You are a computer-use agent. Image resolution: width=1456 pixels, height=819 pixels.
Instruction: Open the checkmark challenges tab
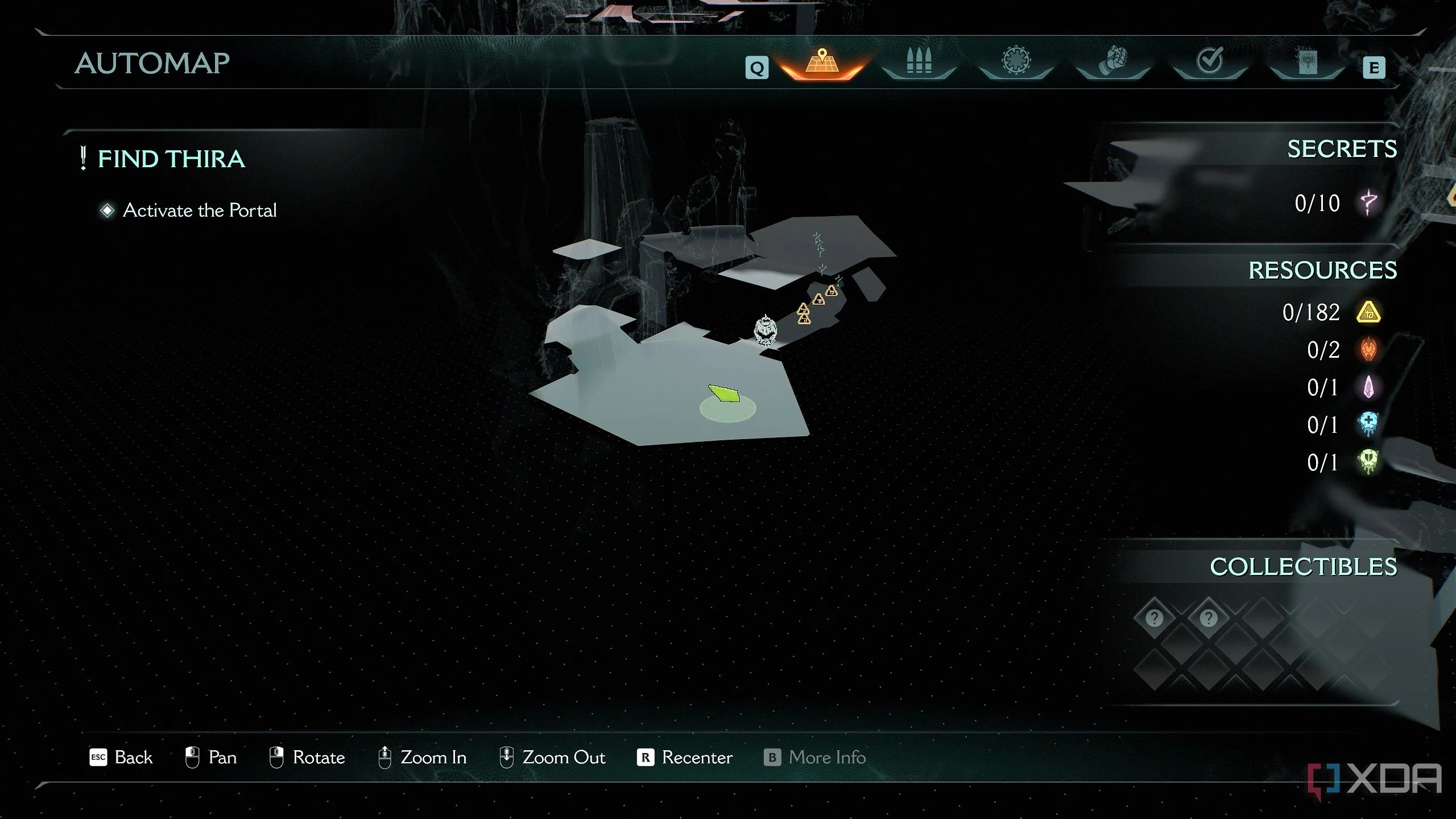tap(1210, 61)
